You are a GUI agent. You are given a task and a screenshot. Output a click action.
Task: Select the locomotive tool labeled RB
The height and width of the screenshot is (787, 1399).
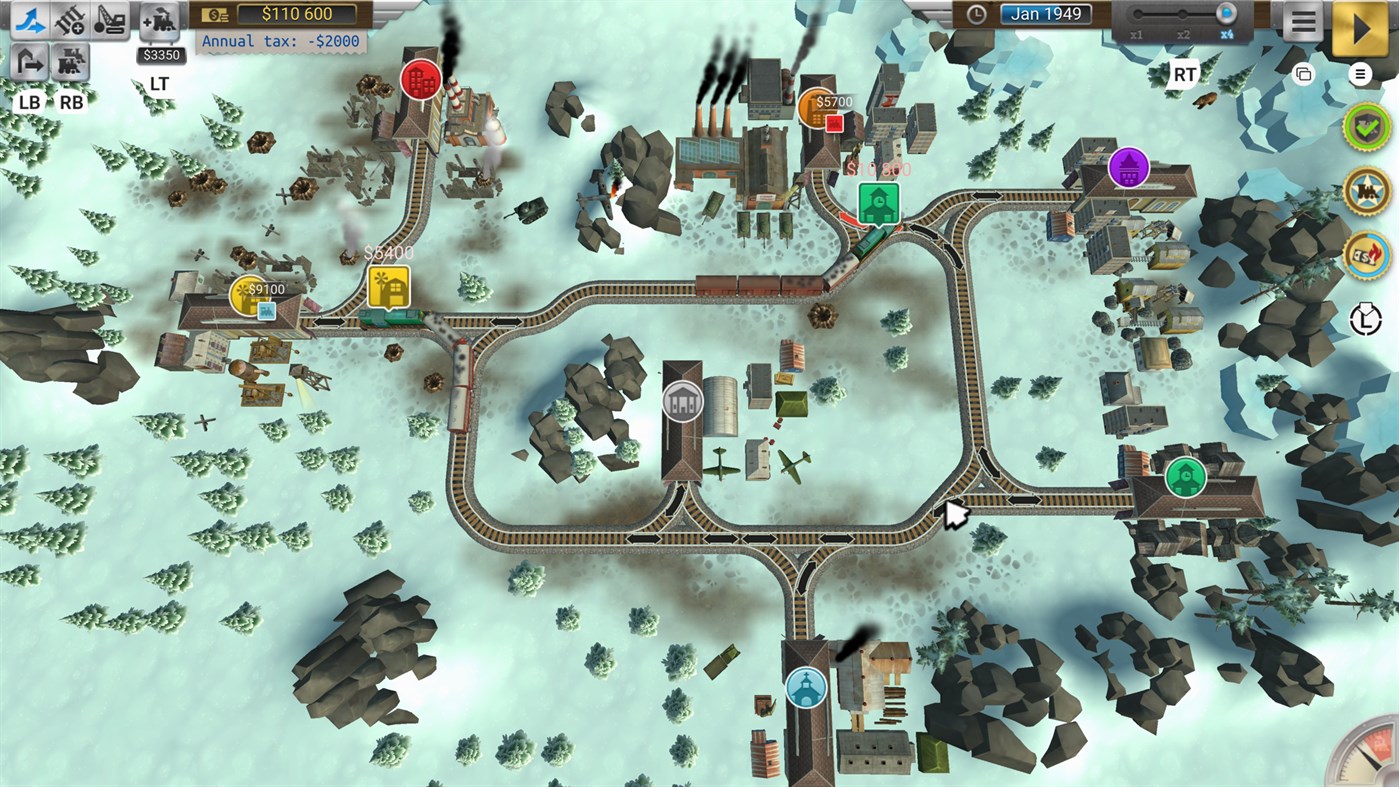click(x=72, y=62)
